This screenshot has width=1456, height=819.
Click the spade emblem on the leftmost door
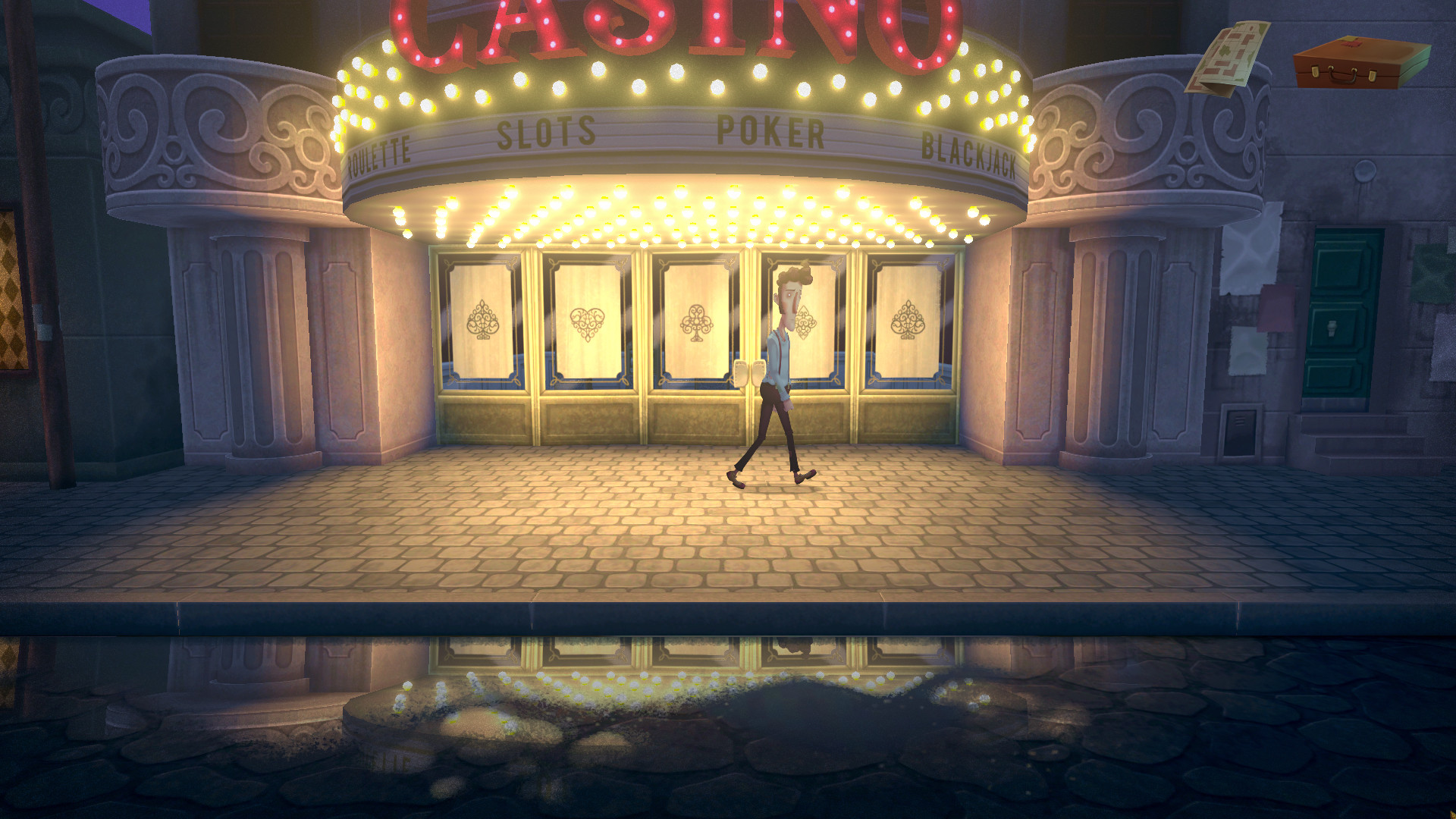point(481,318)
